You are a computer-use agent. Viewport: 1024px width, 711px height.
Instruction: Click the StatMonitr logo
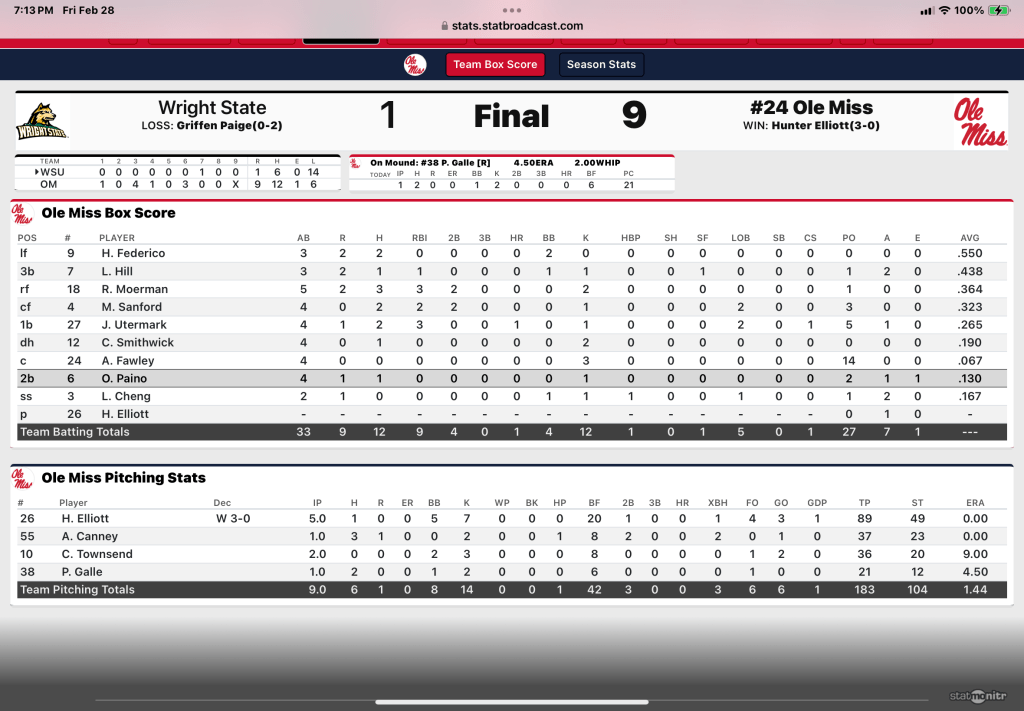(977, 696)
